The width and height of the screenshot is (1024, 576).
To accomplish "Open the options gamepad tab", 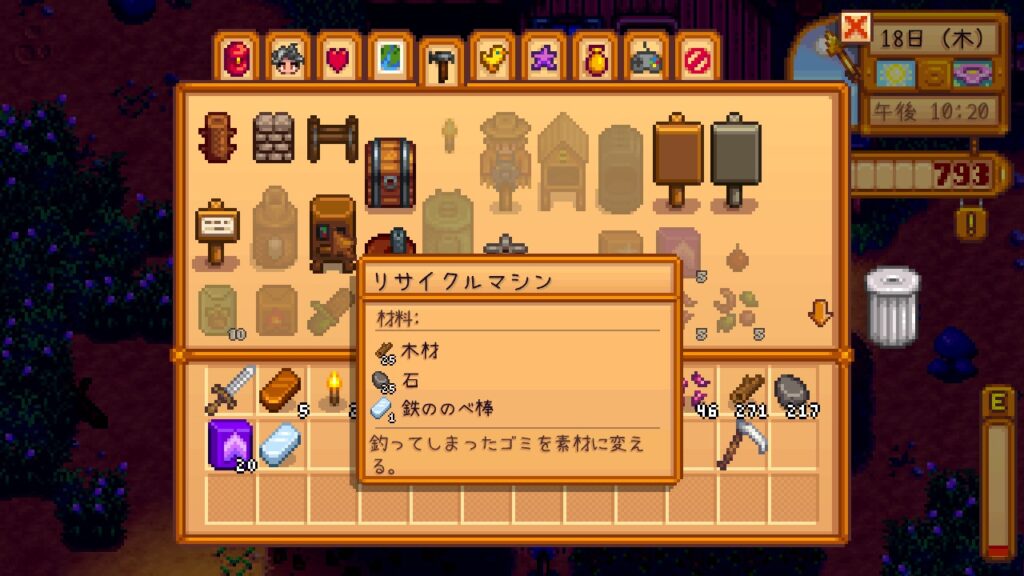I will click(x=645, y=58).
